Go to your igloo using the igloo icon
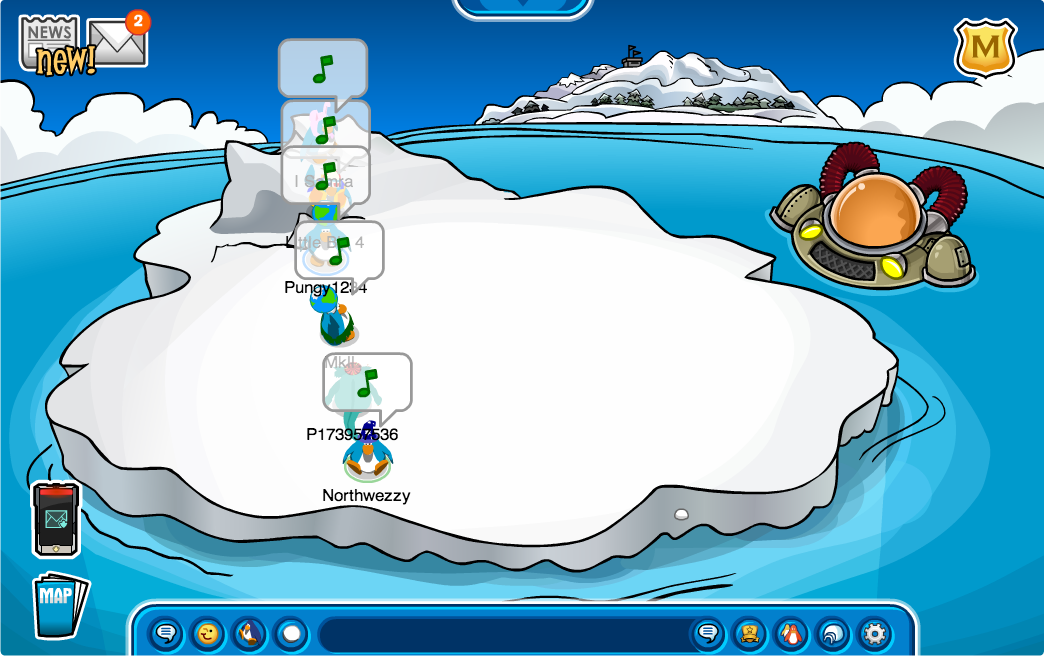Viewport: 1046px width, 656px height. [833, 633]
